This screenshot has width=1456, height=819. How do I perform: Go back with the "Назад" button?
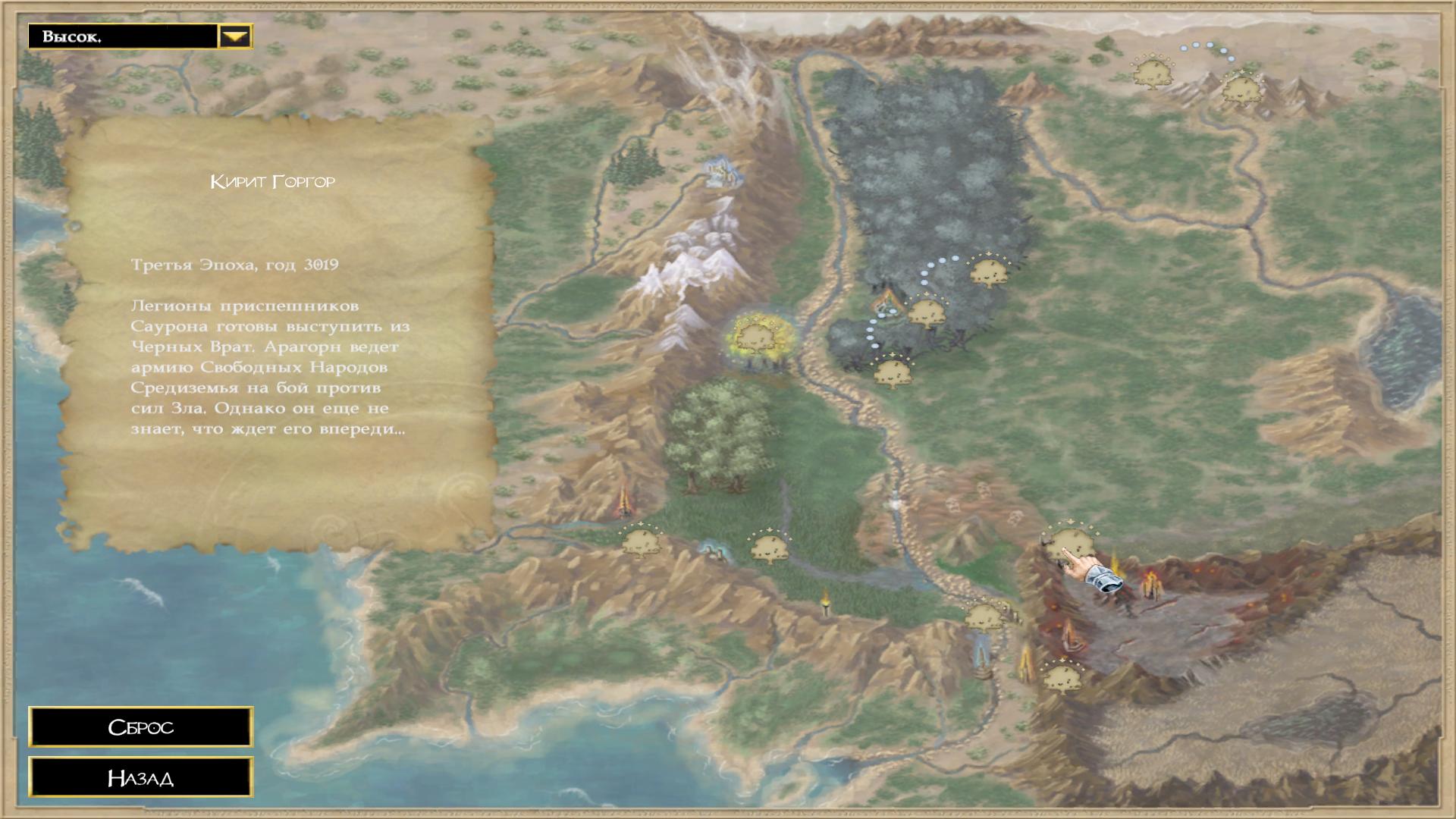141,777
